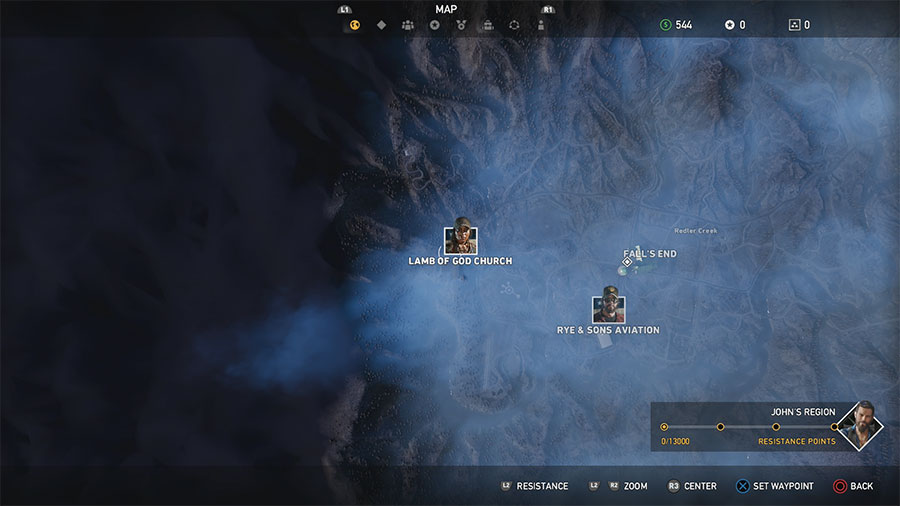
Task: Select the globe Map tab
Action: pos(354,25)
